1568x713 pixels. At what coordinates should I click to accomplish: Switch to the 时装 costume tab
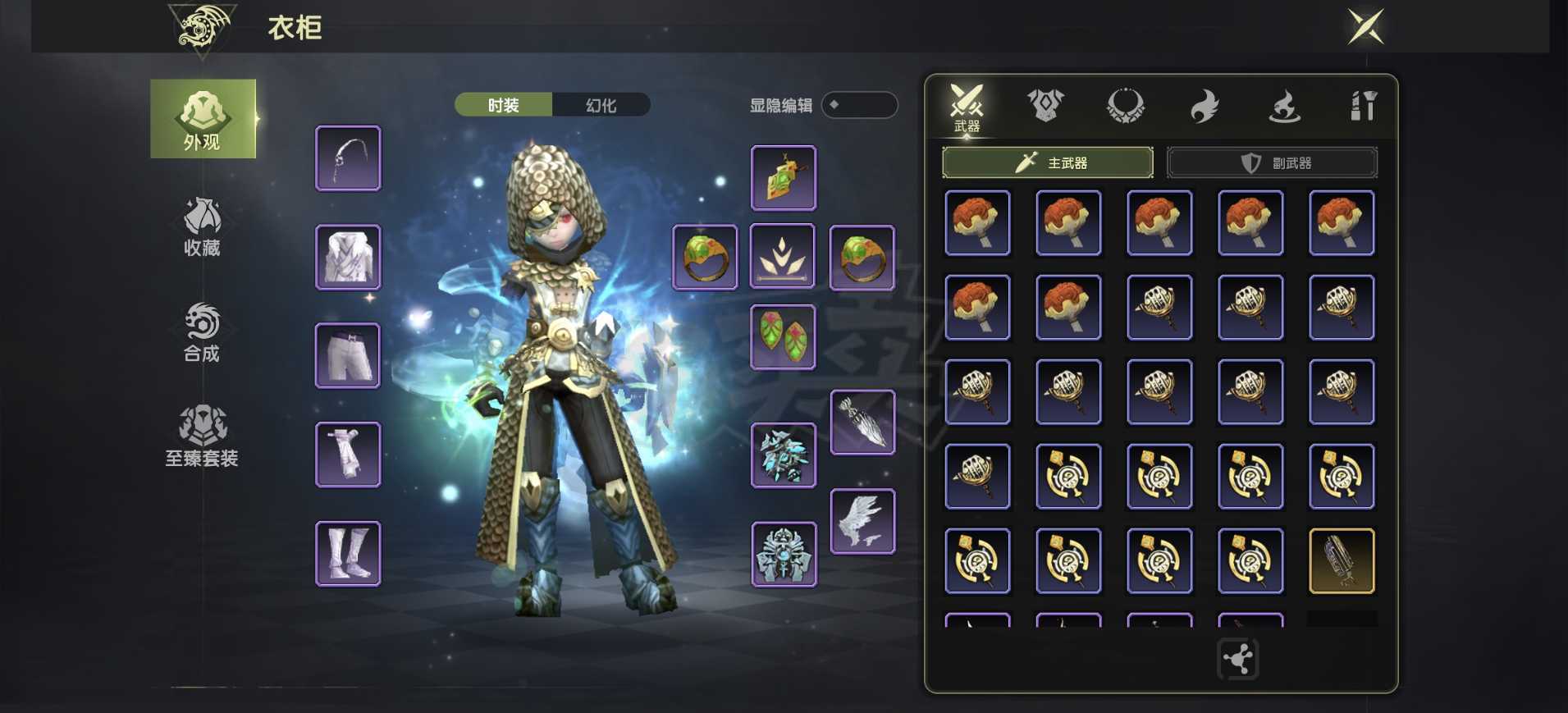(503, 105)
